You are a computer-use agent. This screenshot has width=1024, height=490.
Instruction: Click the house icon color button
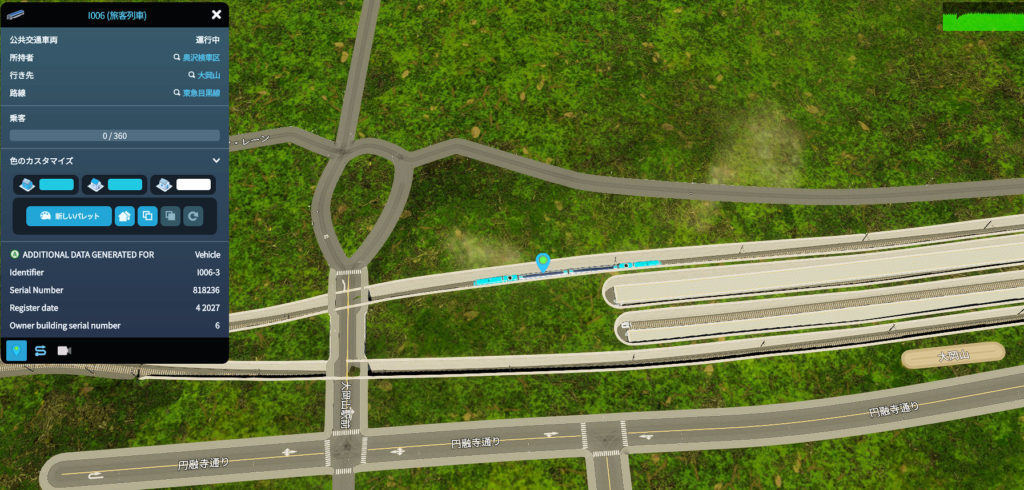[x=125, y=215]
